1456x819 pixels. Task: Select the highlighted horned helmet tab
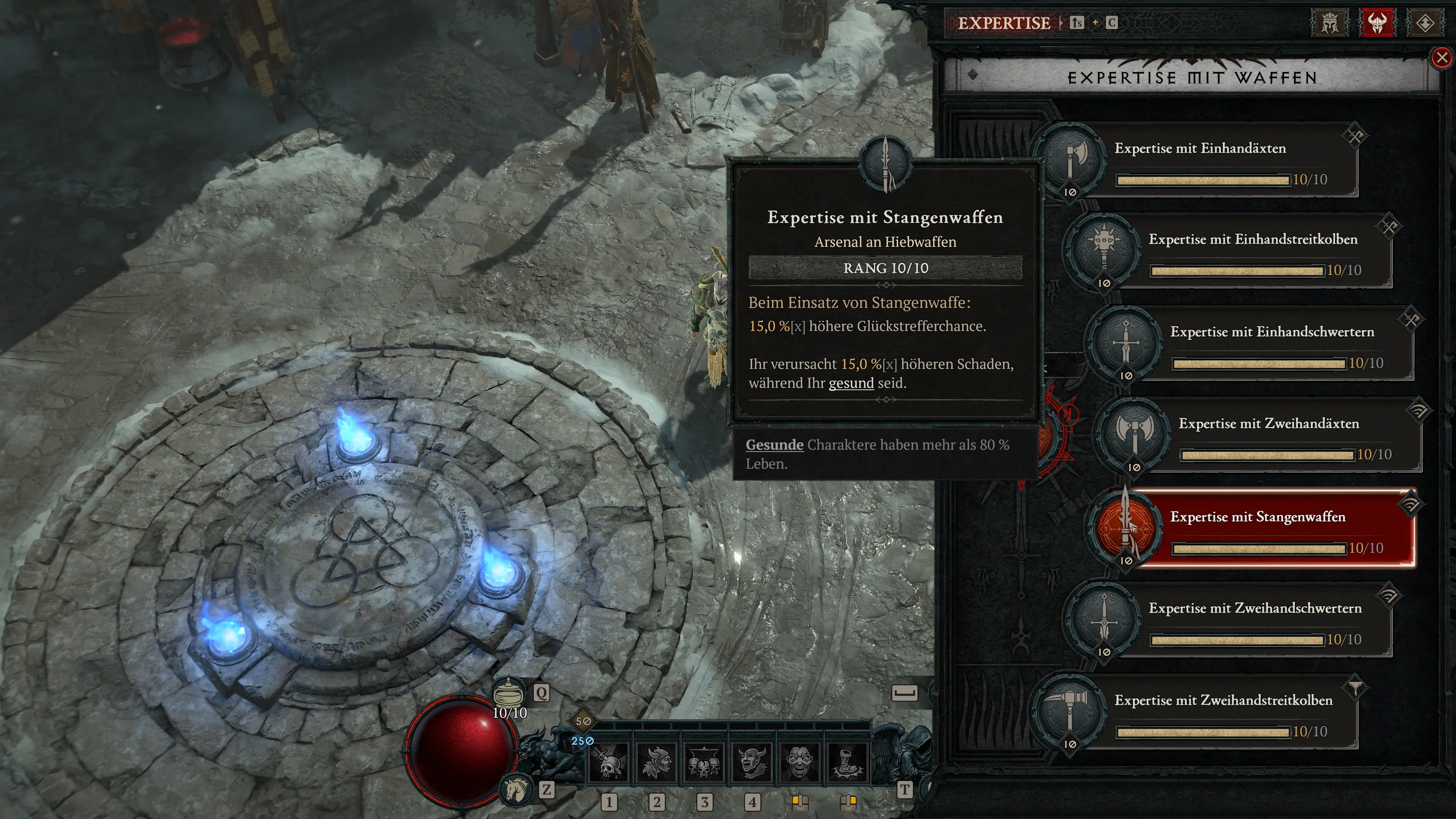[1377, 23]
